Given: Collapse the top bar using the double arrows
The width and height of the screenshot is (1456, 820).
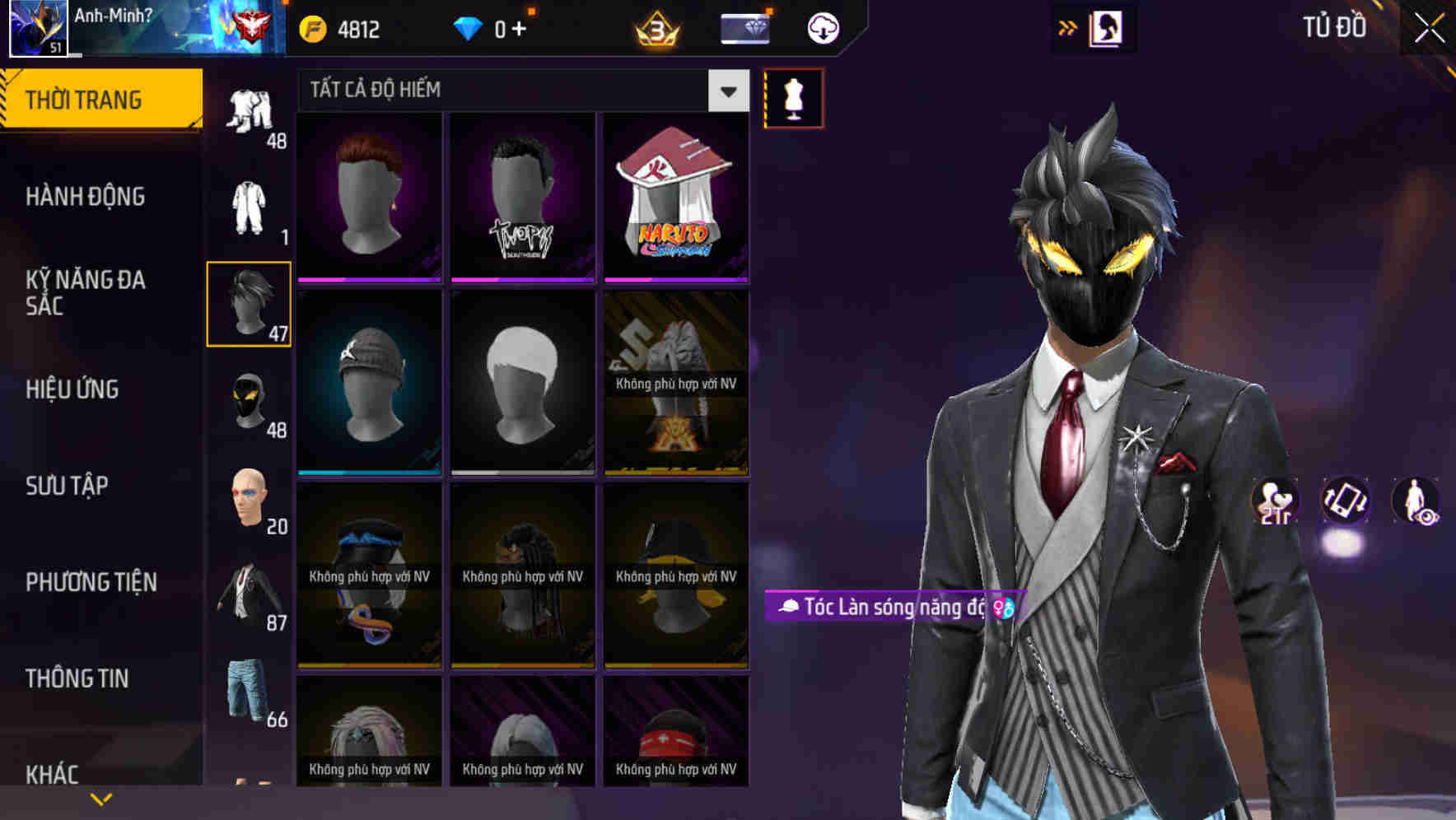Looking at the screenshot, I should pos(1068,27).
